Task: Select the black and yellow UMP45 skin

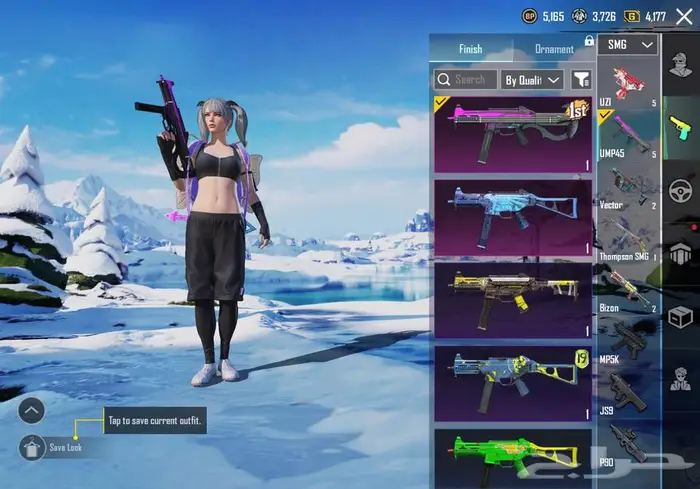Action: [512, 300]
